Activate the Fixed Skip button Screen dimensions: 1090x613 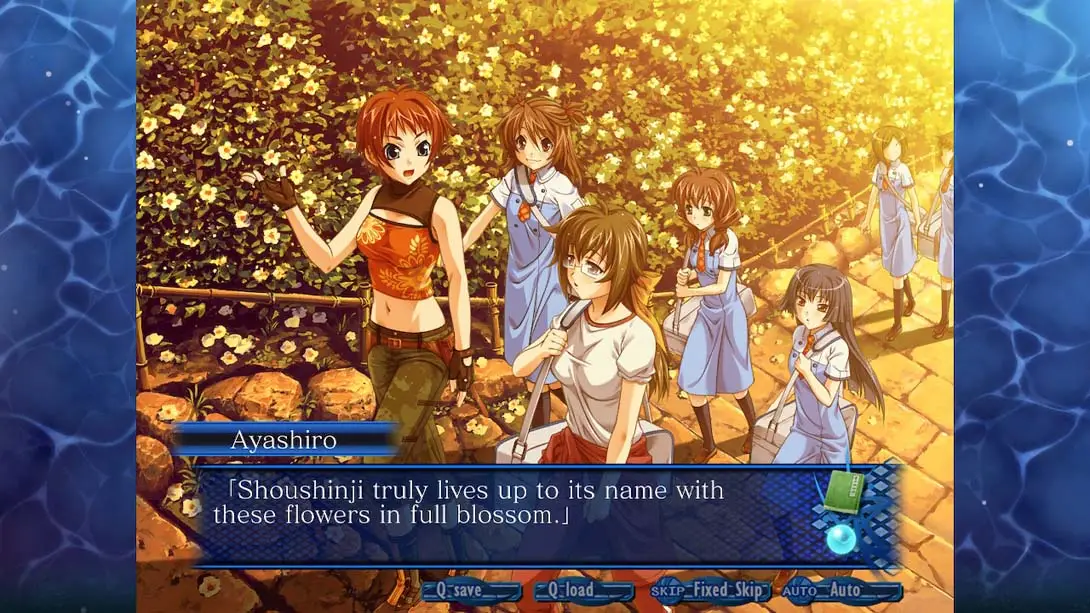[710, 591]
